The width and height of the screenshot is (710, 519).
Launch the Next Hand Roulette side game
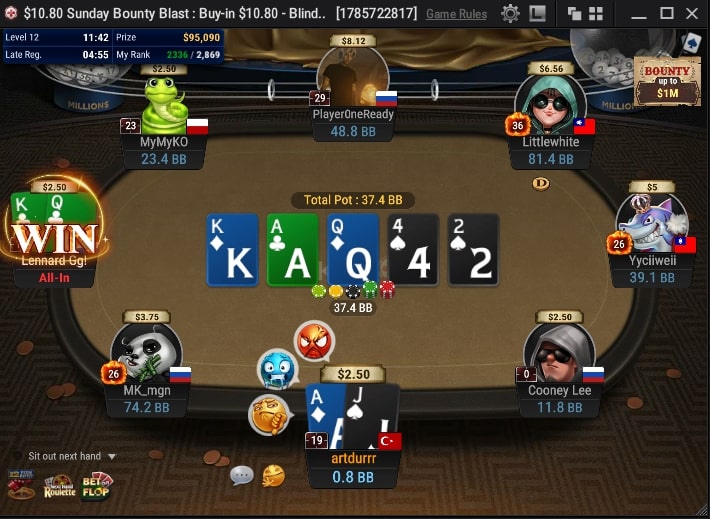[60, 486]
